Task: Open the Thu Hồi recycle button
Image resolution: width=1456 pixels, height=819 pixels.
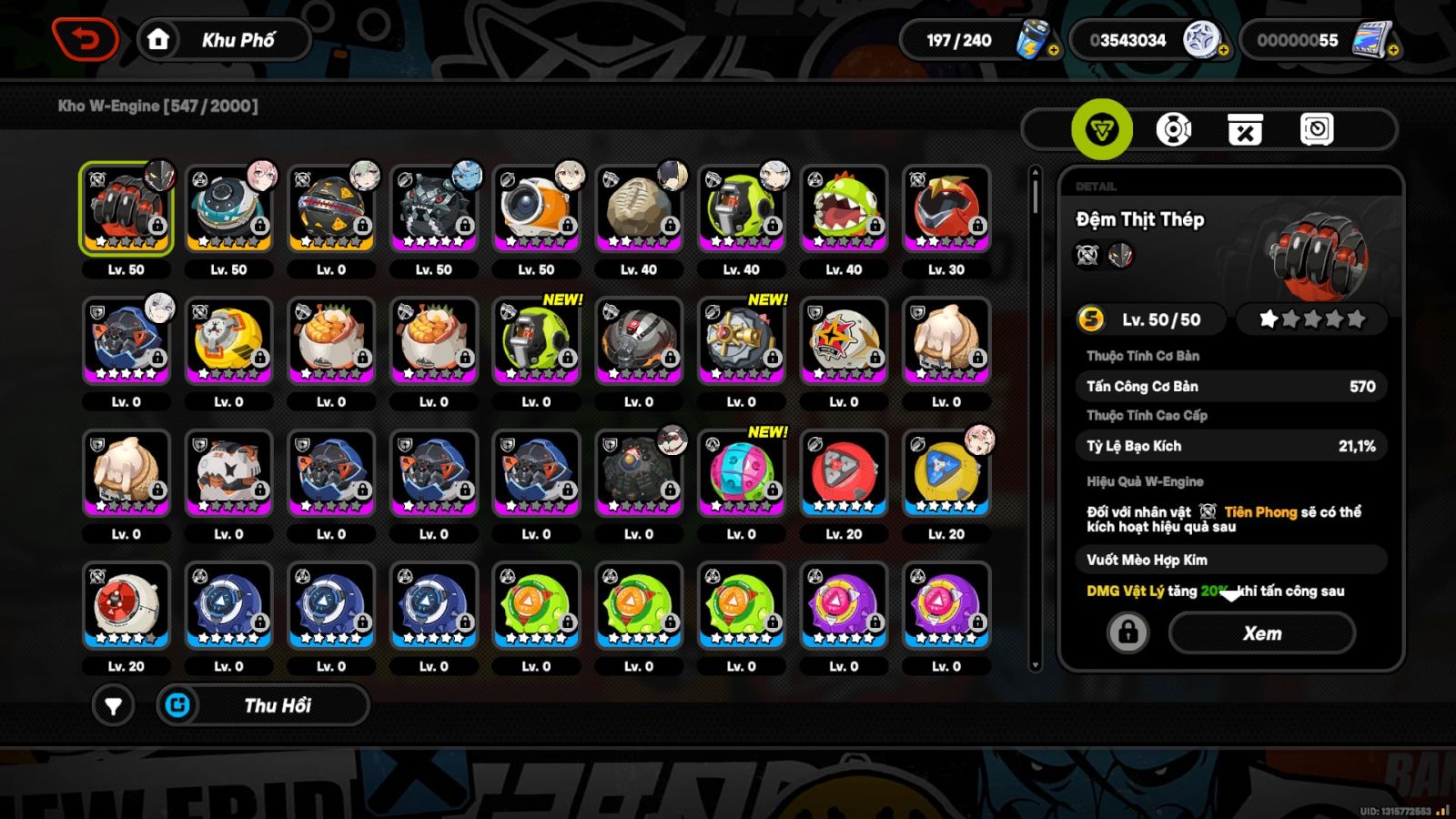Action: tap(263, 705)
